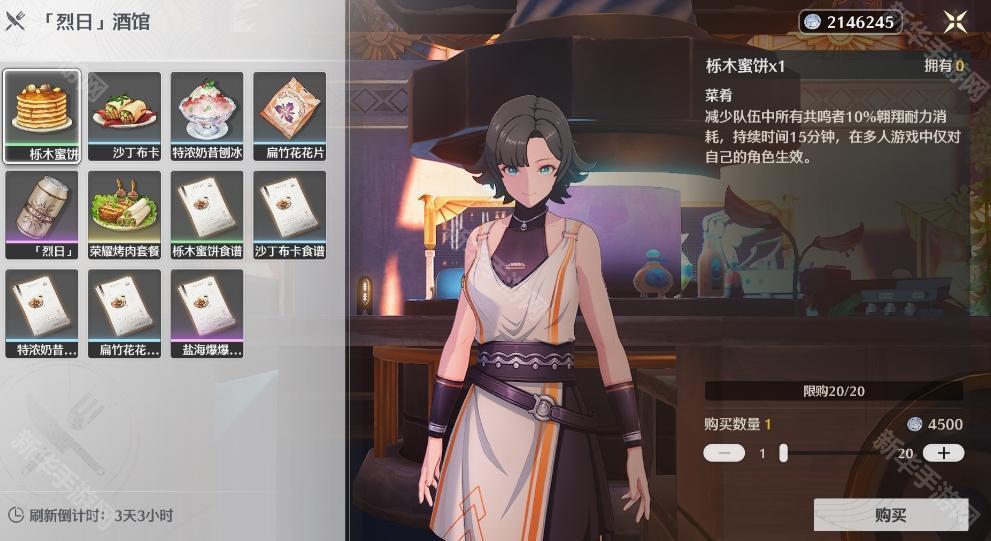Select the 栎木蜜饼食谱 recipe
The height and width of the screenshot is (541, 991).
tap(207, 214)
